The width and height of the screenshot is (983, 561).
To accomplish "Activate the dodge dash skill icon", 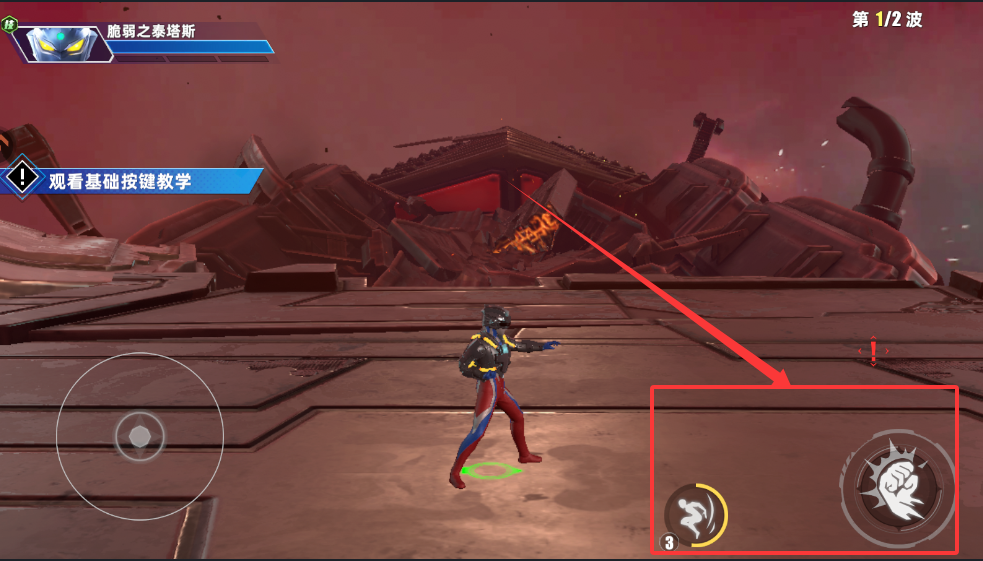I will pos(692,515).
